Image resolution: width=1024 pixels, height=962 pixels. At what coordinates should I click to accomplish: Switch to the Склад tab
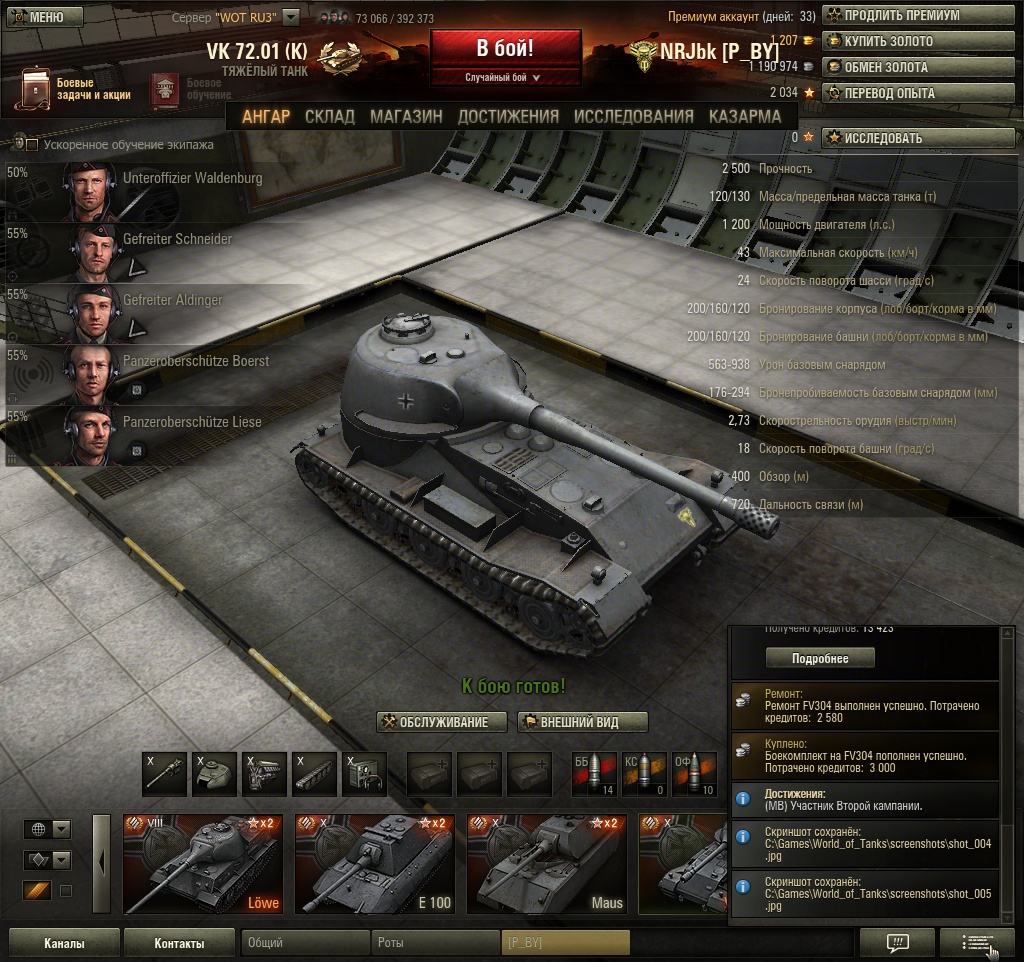point(330,116)
